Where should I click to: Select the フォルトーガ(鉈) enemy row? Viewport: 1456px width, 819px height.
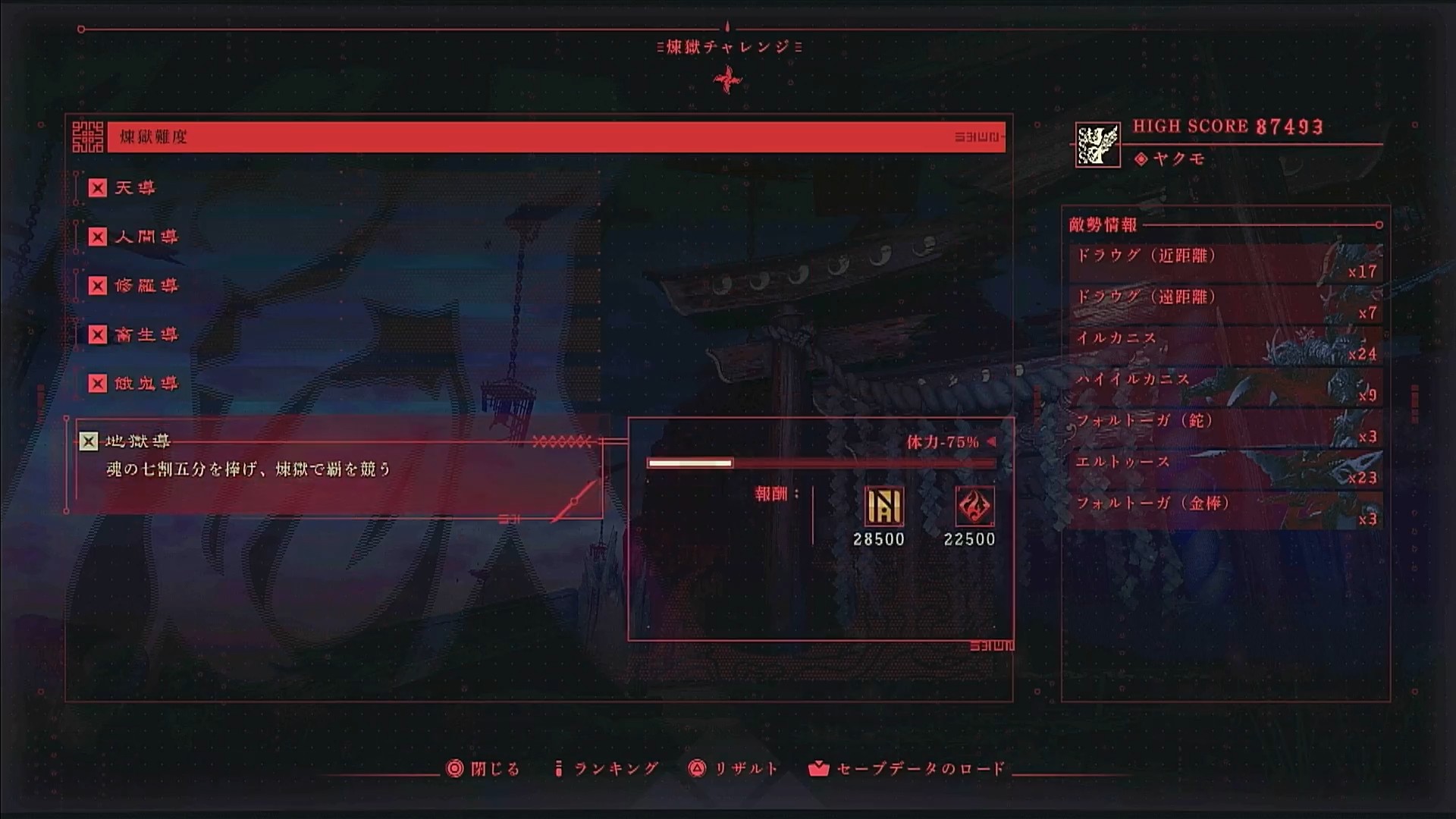click(1225, 428)
